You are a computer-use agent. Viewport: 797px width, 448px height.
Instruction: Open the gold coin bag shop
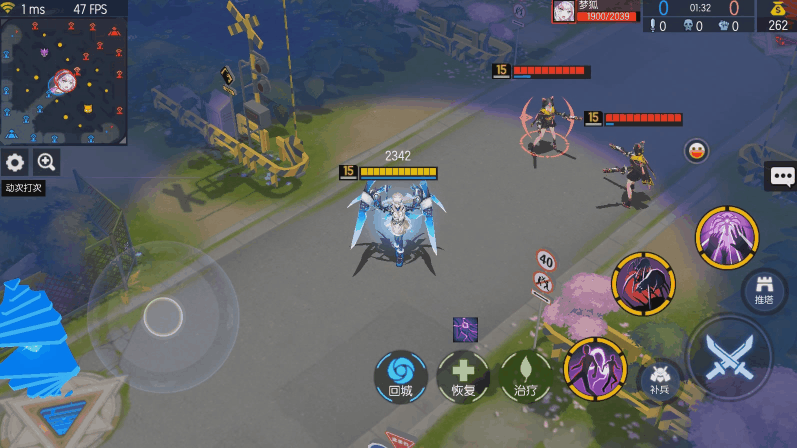pos(777,17)
